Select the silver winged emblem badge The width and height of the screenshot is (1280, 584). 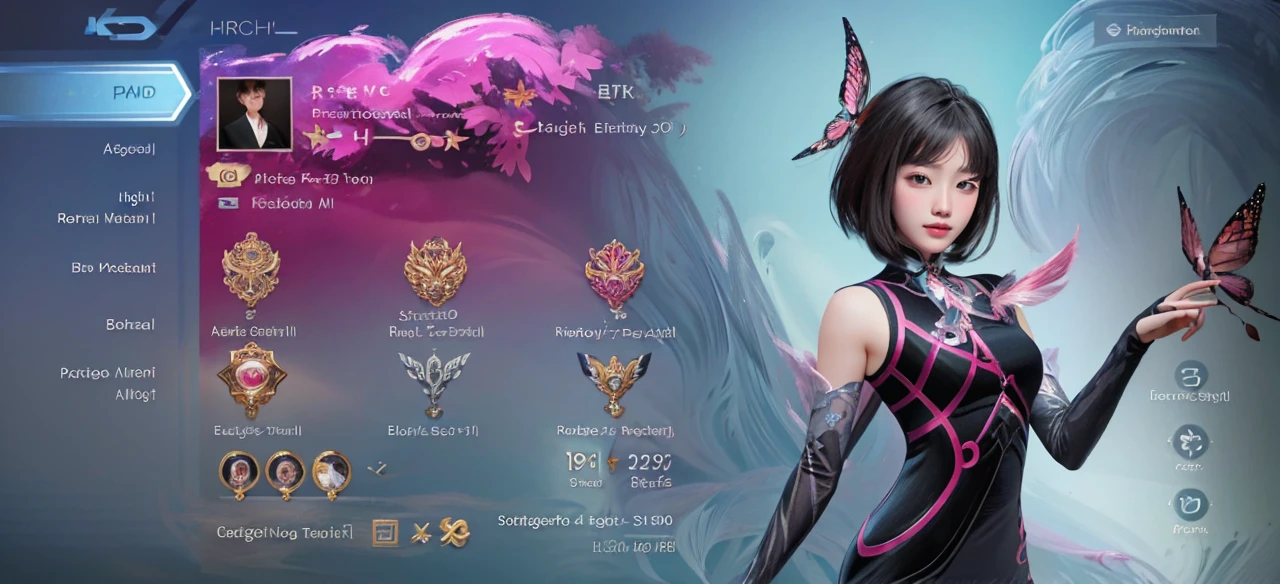433,379
